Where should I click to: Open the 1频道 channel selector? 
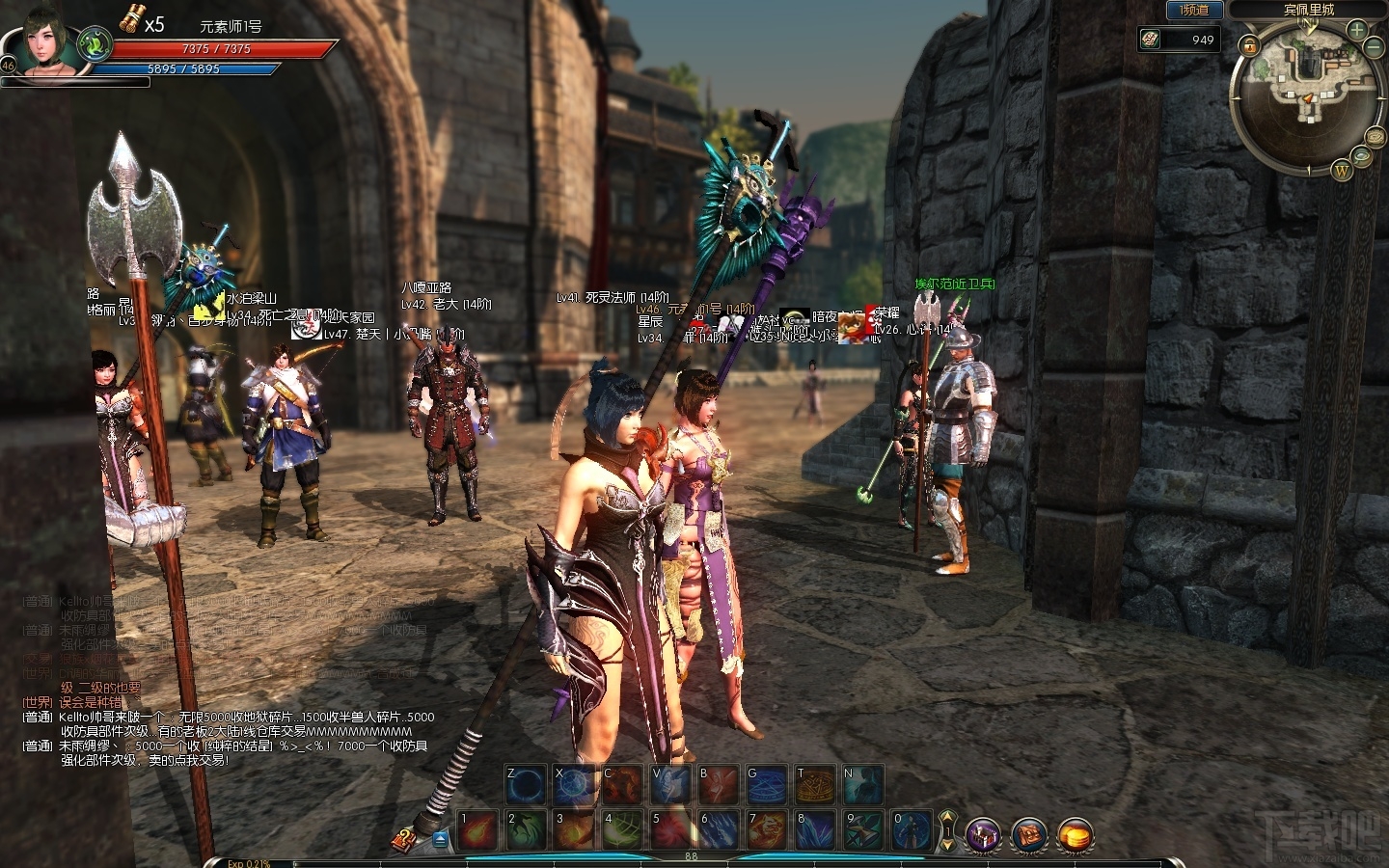click(1194, 11)
